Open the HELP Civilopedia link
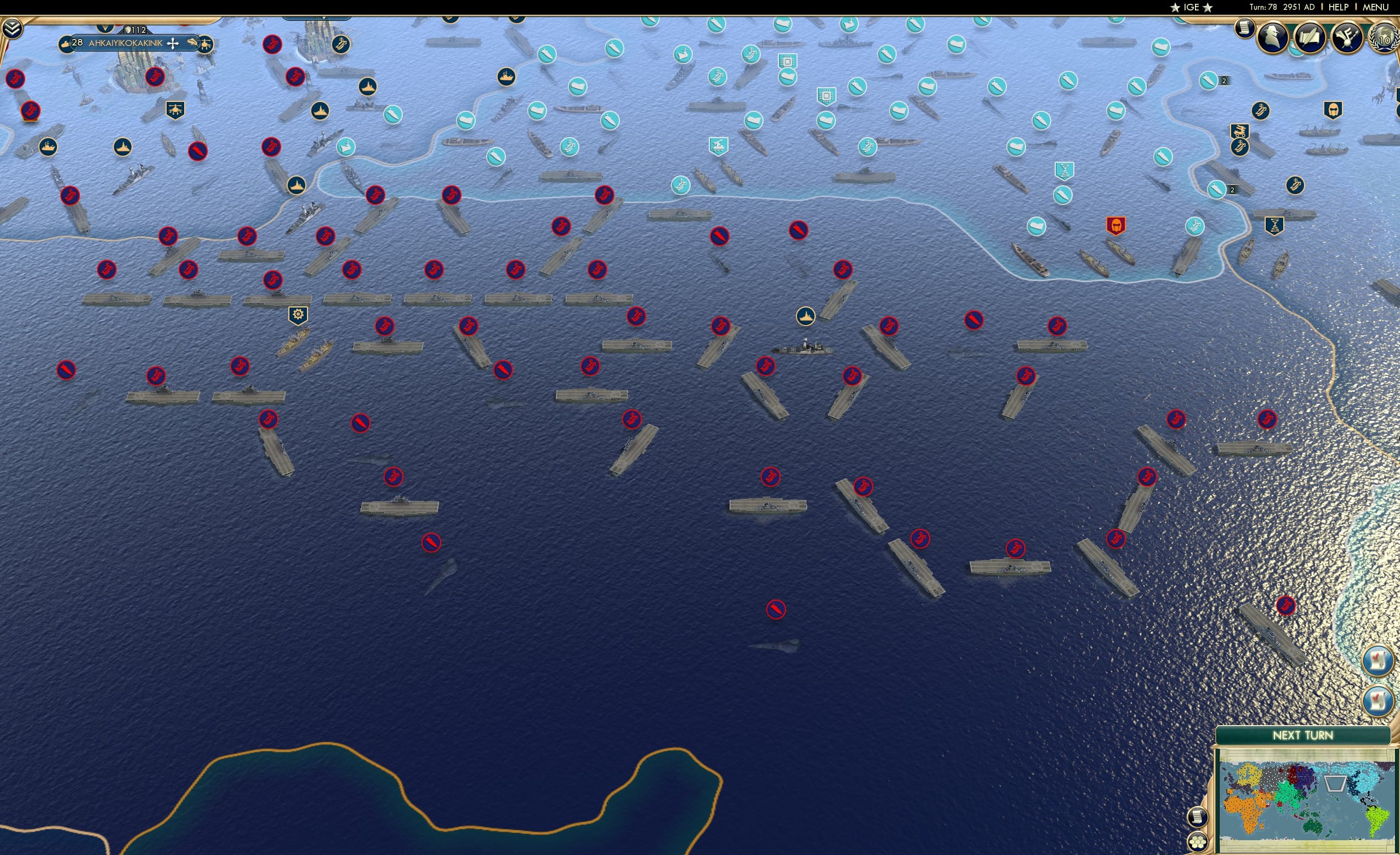Viewport: 1400px width, 855px height. point(1338,7)
